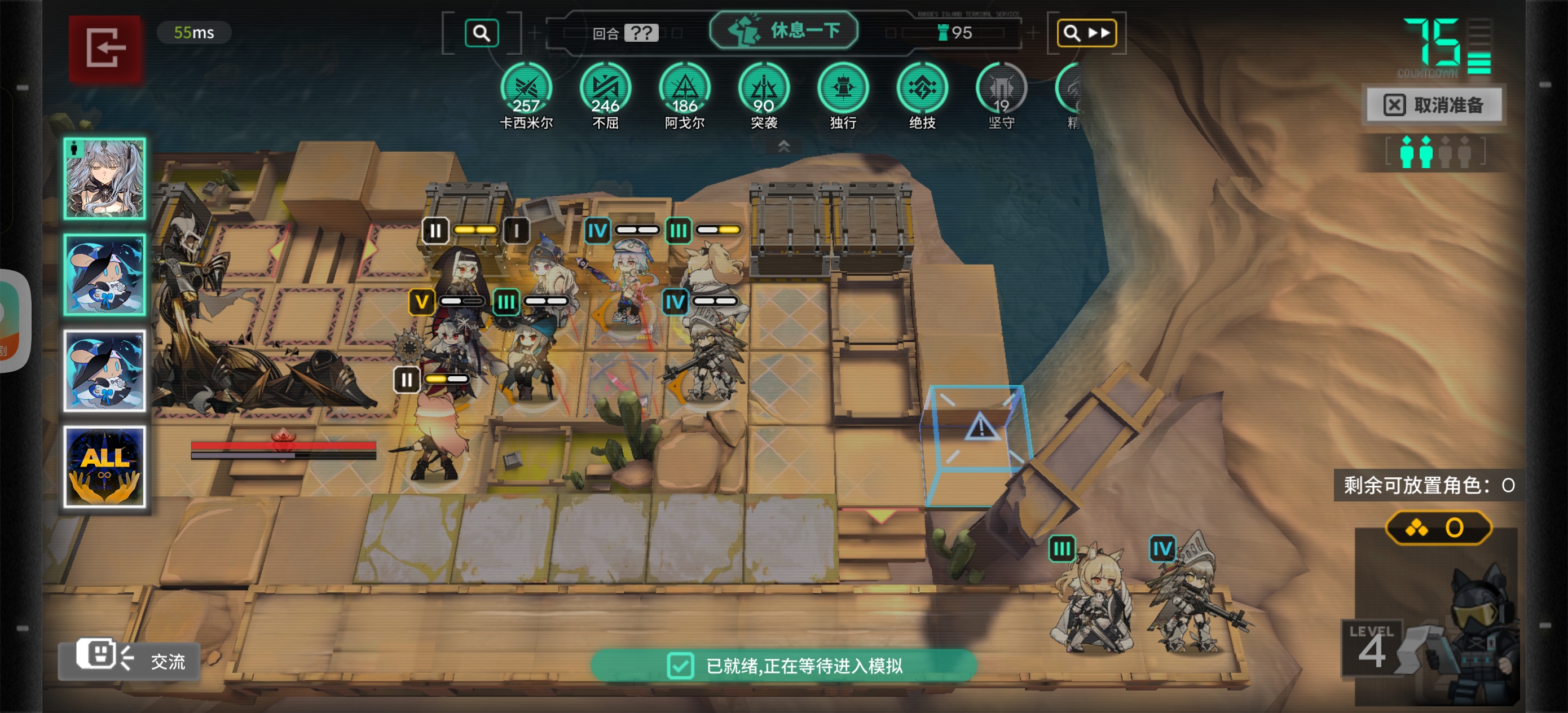Exit the match with the red leave button

click(105, 49)
